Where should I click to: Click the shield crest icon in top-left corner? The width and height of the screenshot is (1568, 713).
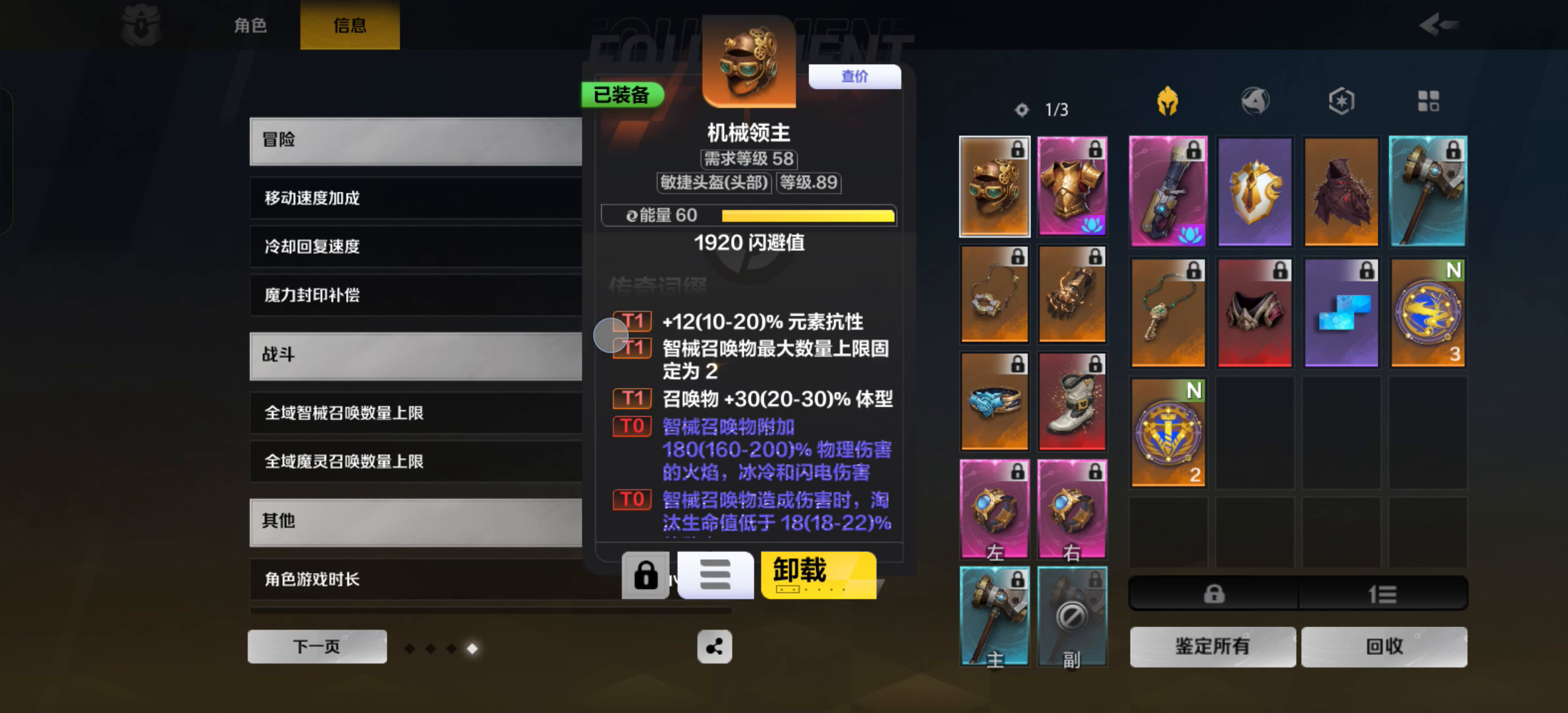click(141, 25)
